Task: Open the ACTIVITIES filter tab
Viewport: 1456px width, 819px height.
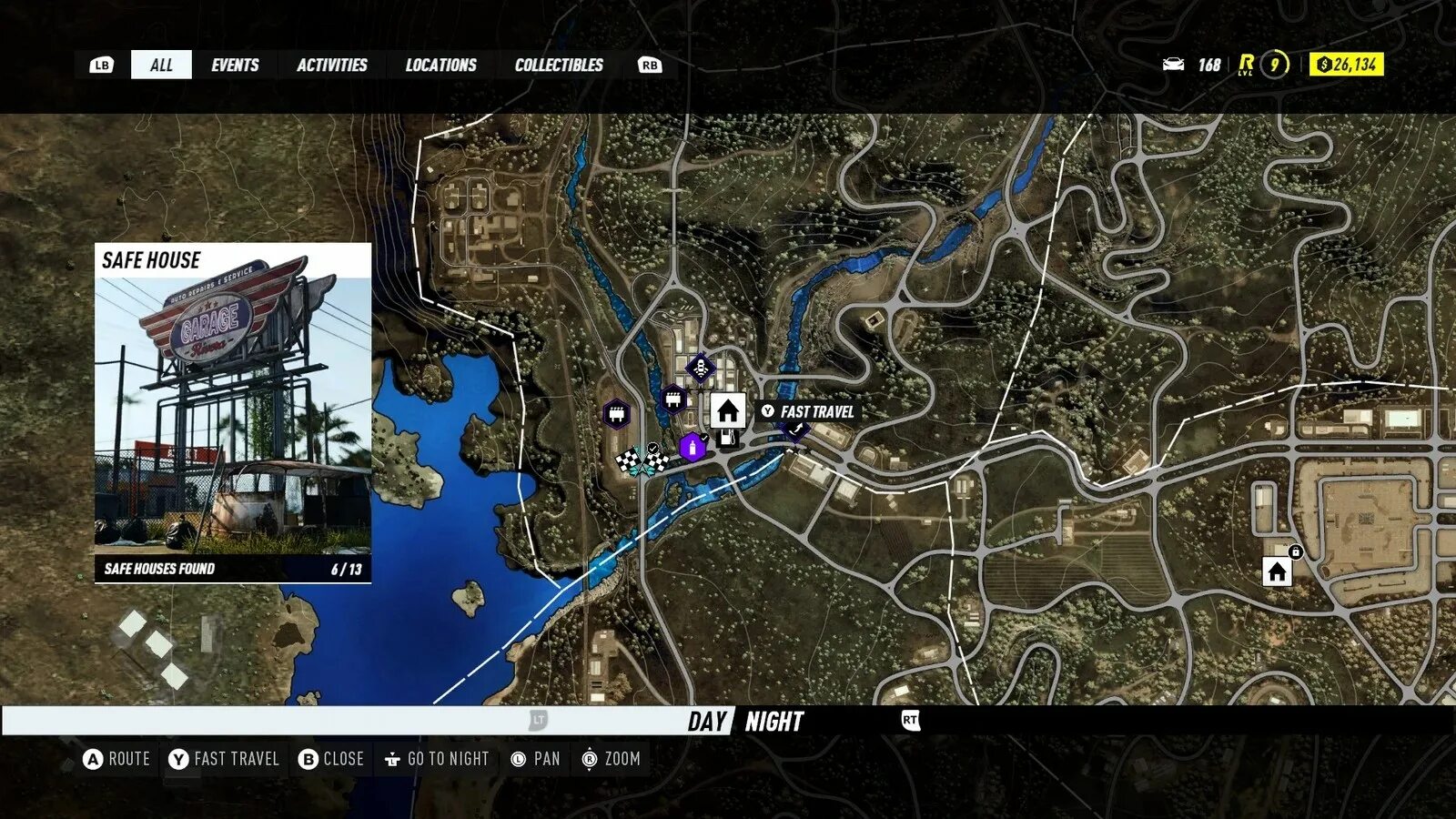Action: pos(331,65)
